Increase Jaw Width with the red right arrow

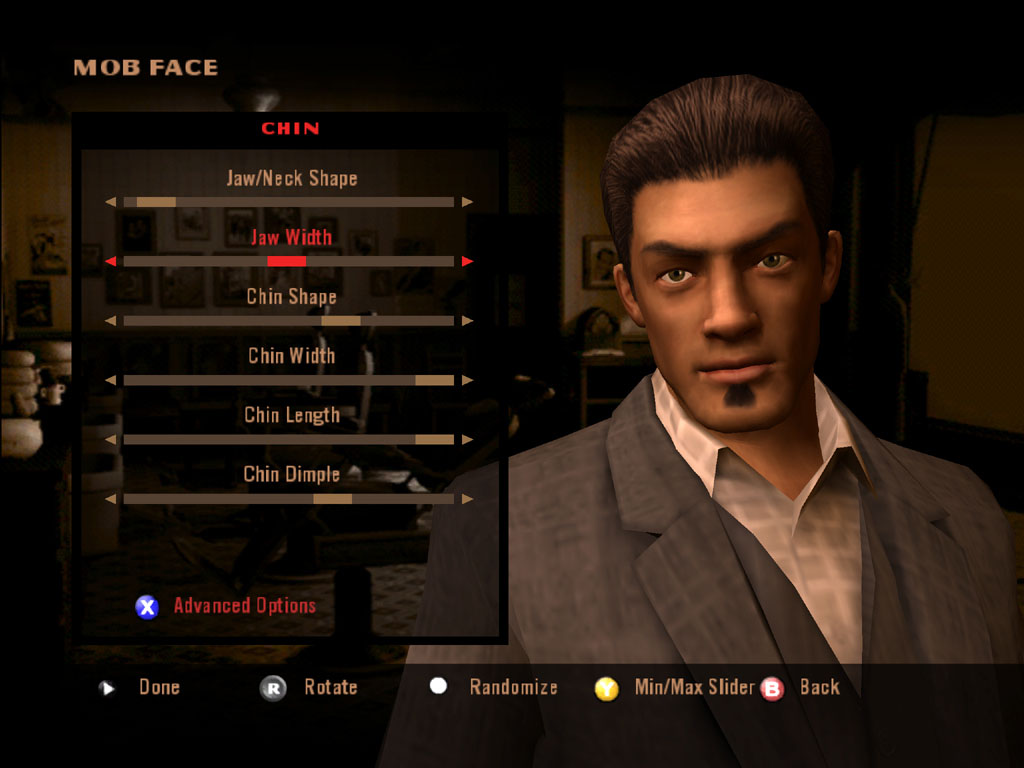(x=467, y=262)
